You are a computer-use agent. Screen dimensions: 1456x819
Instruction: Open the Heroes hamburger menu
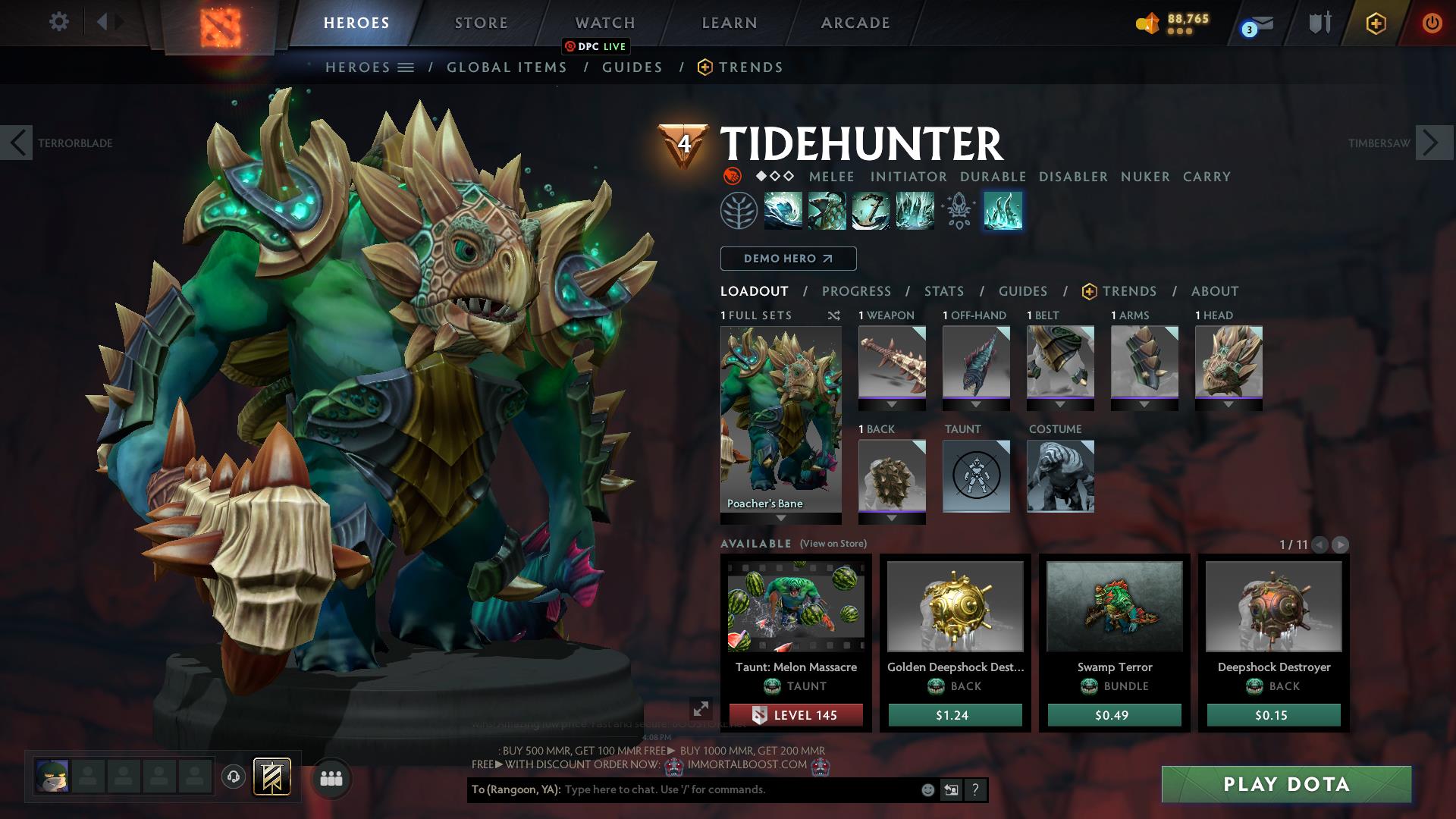pos(406,67)
